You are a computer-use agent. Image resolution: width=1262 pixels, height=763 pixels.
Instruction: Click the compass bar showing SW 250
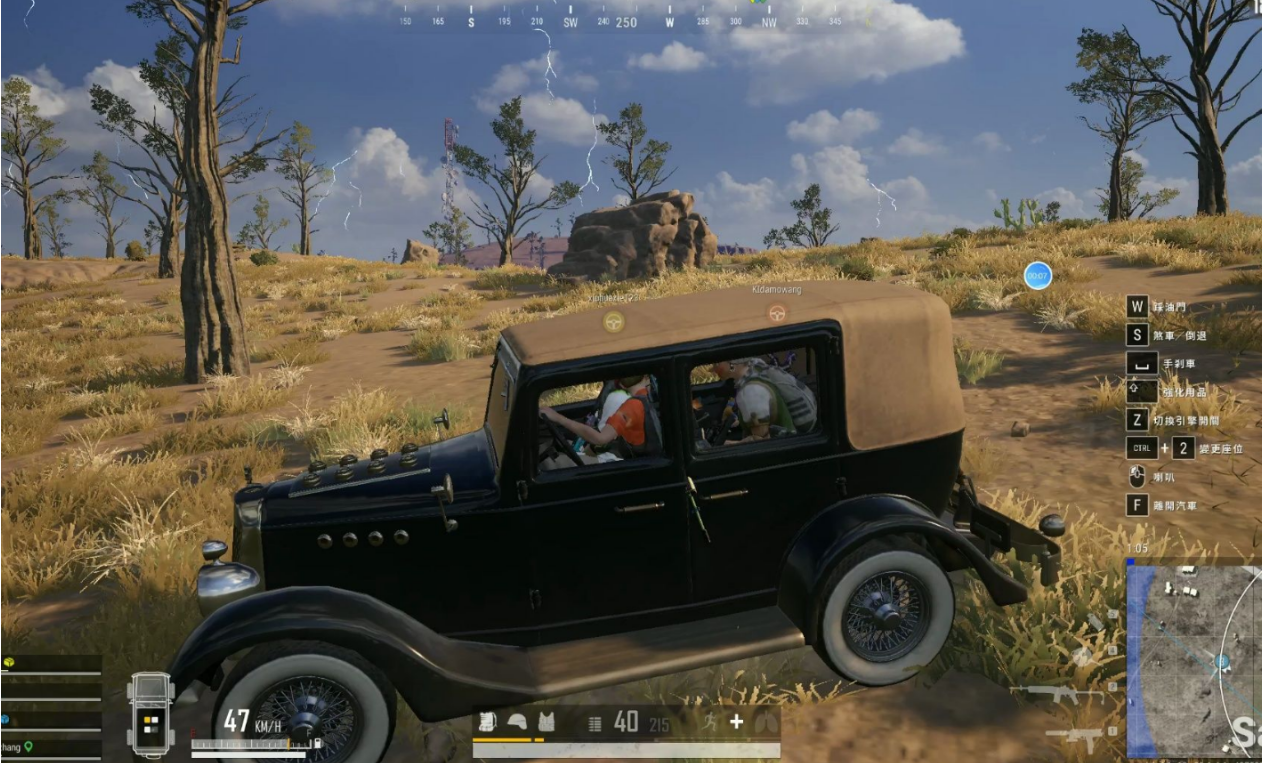pyautogui.click(x=625, y=21)
